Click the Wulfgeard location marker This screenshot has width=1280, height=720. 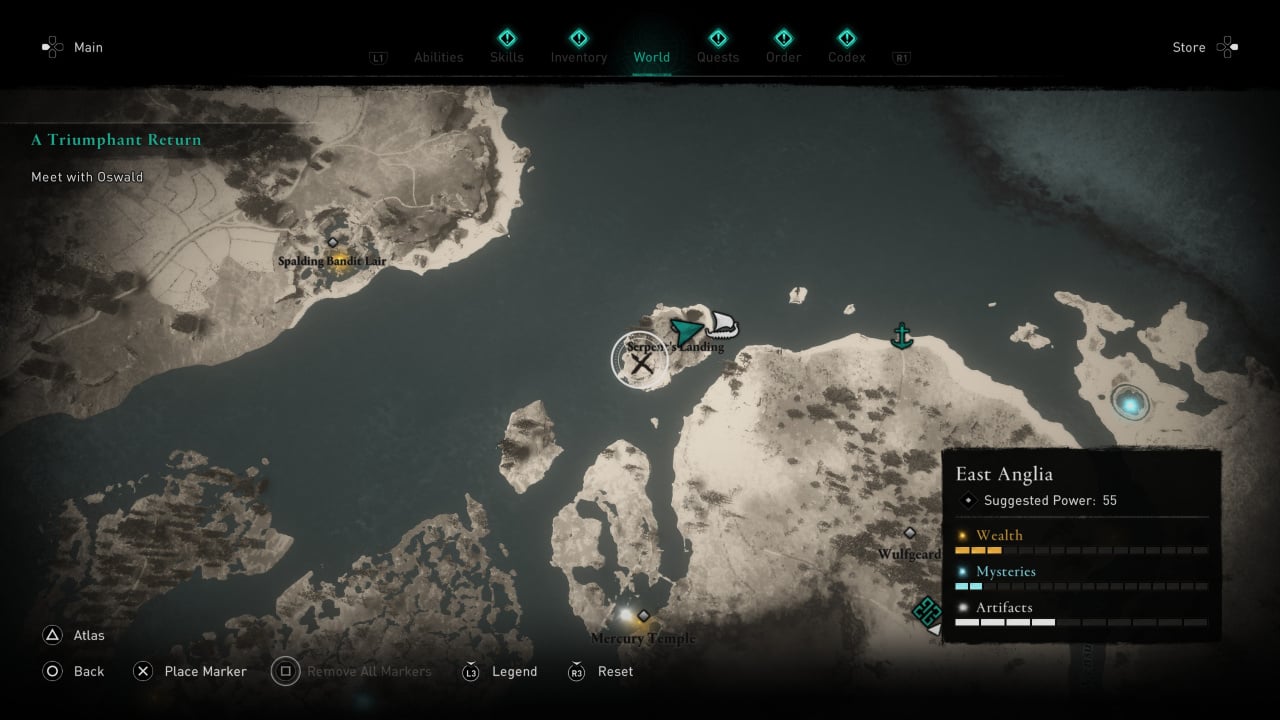pyautogui.click(x=909, y=534)
